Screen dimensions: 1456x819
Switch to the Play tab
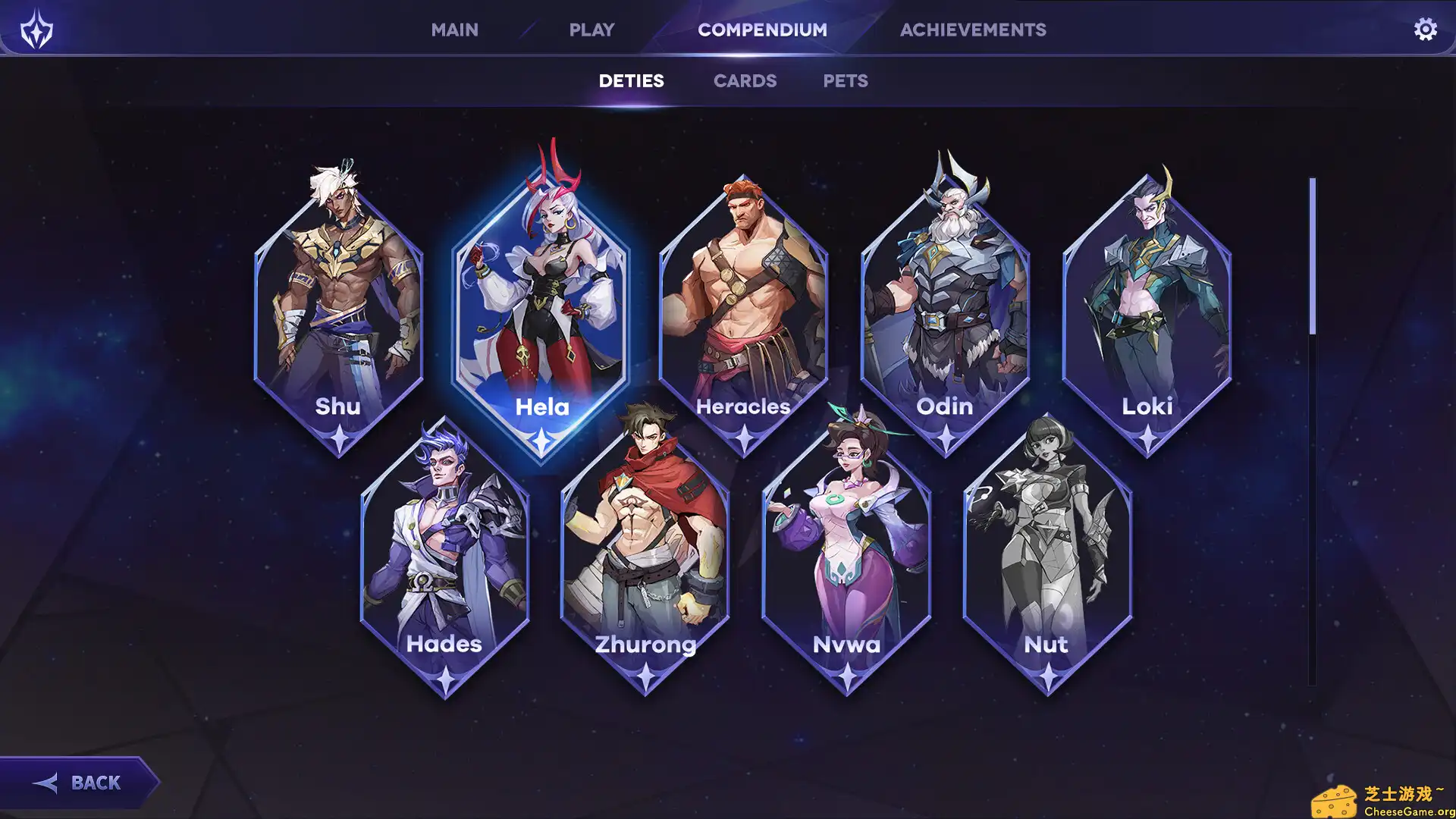pyautogui.click(x=591, y=30)
